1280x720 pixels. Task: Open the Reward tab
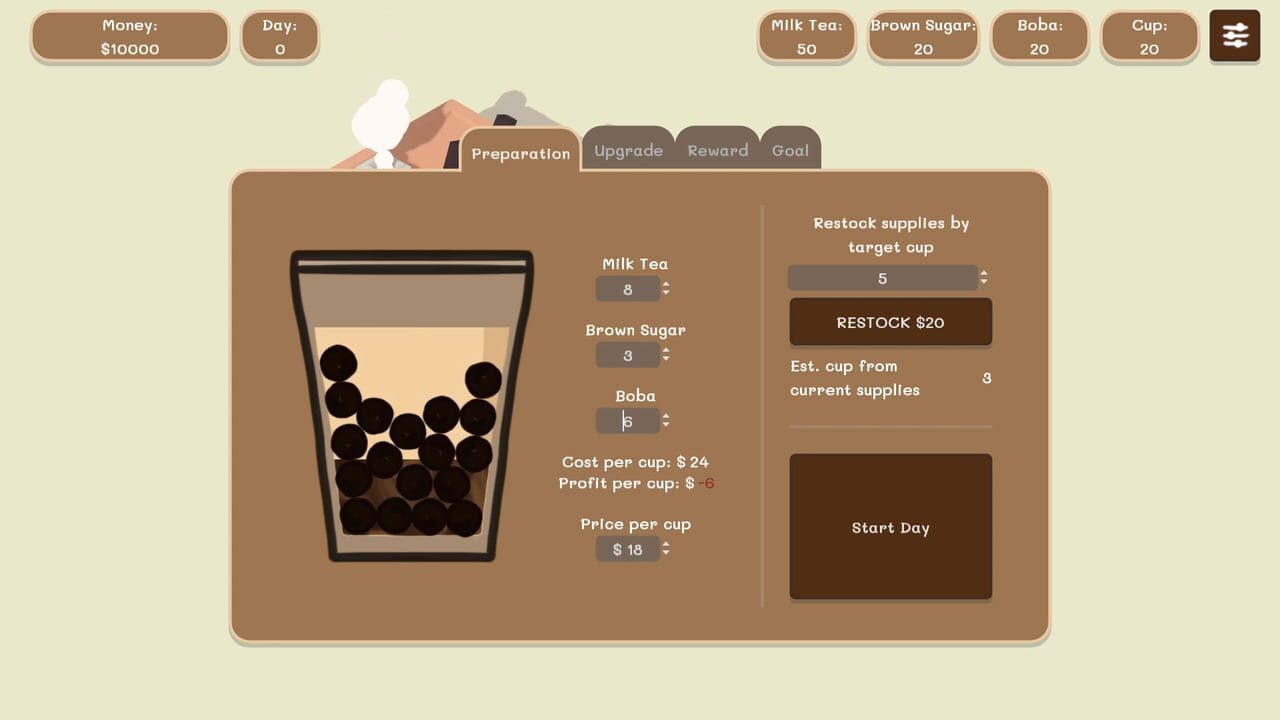pyautogui.click(x=717, y=150)
